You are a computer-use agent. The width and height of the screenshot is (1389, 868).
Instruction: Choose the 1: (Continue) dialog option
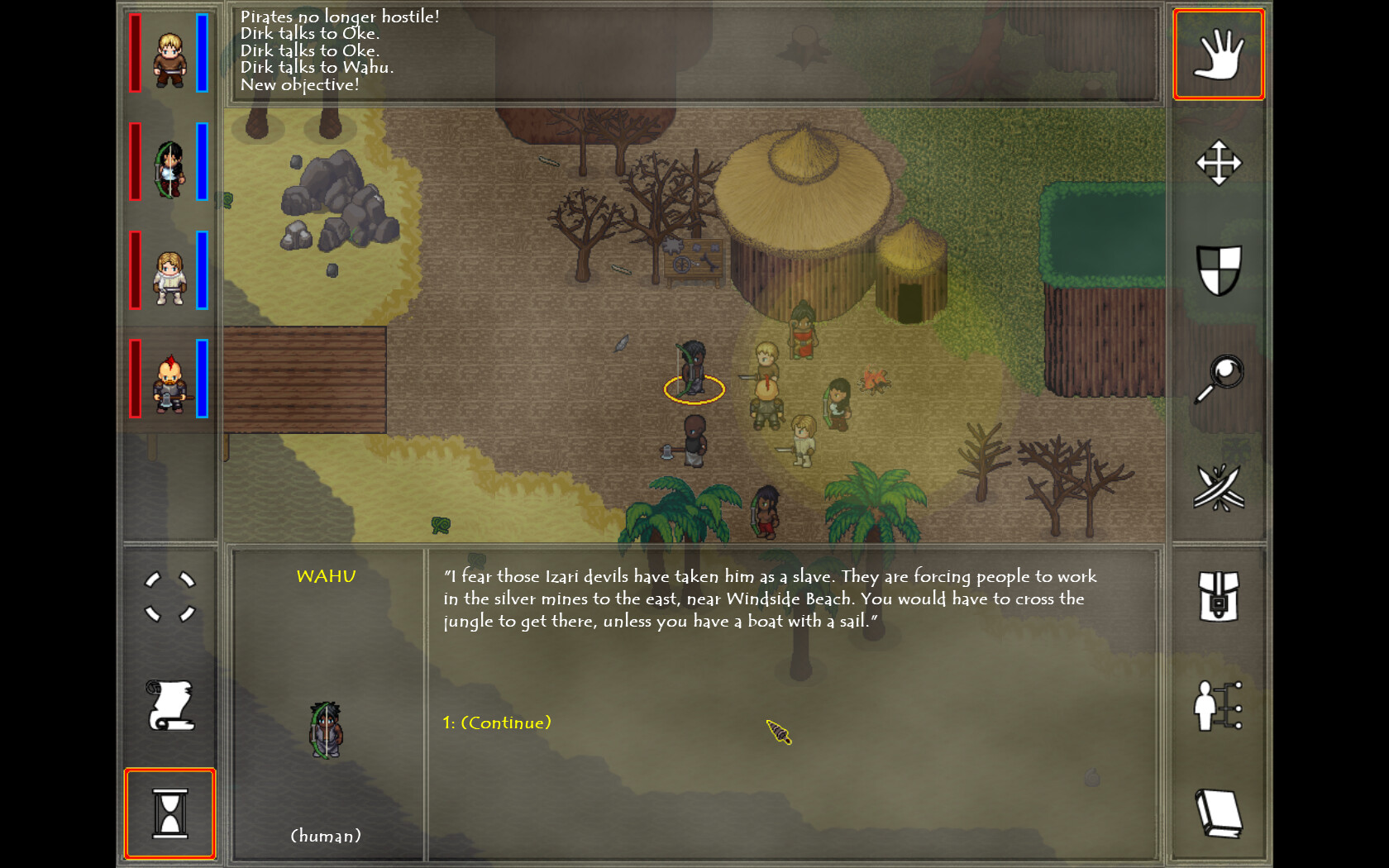pos(496,722)
